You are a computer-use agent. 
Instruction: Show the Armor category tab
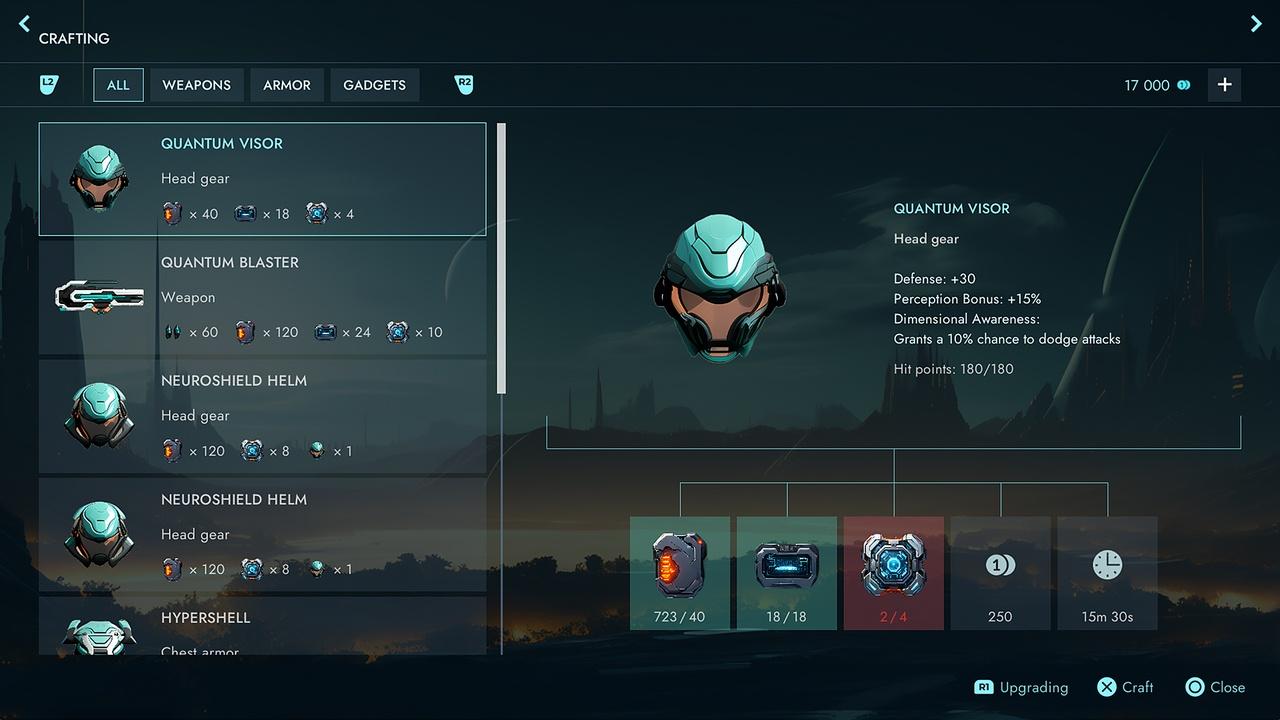(x=287, y=85)
